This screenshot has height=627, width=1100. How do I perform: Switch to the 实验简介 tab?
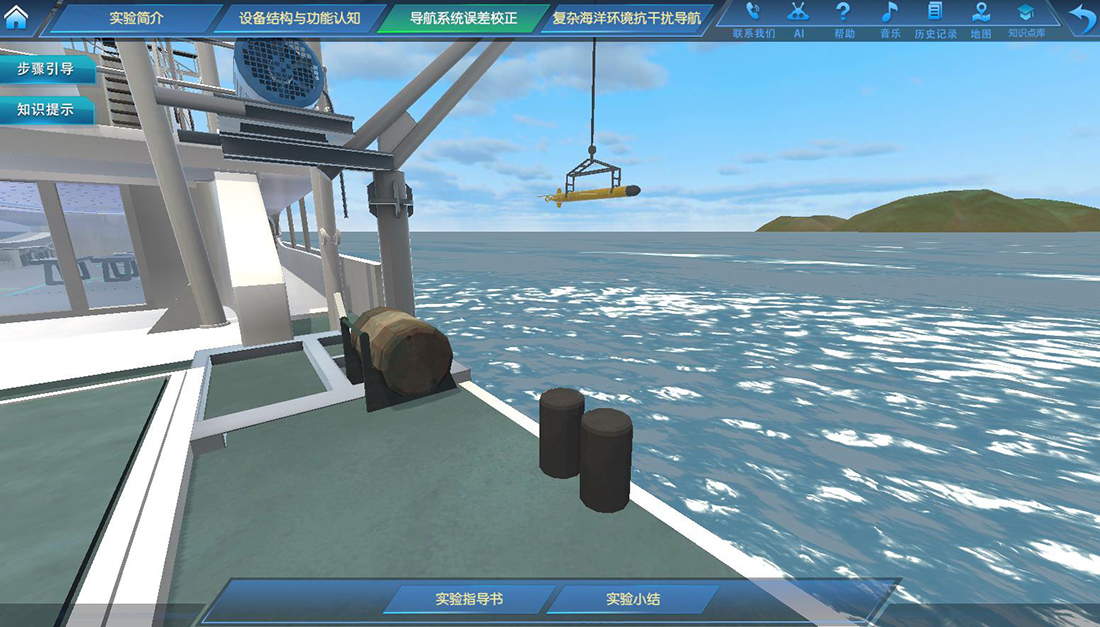(x=135, y=18)
